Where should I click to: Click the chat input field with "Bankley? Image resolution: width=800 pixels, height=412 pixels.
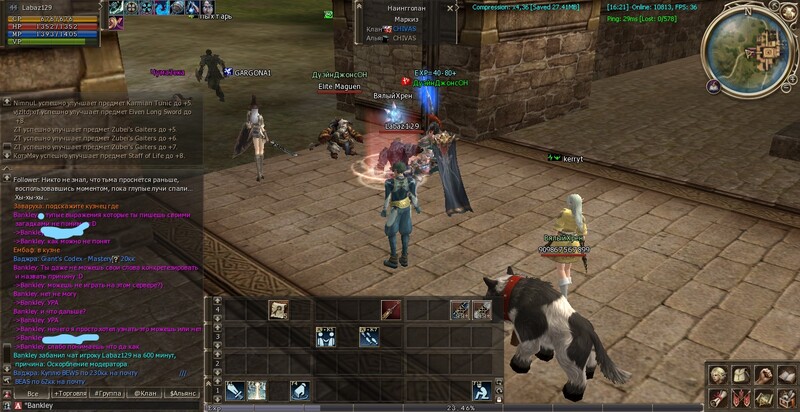pos(100,406)
